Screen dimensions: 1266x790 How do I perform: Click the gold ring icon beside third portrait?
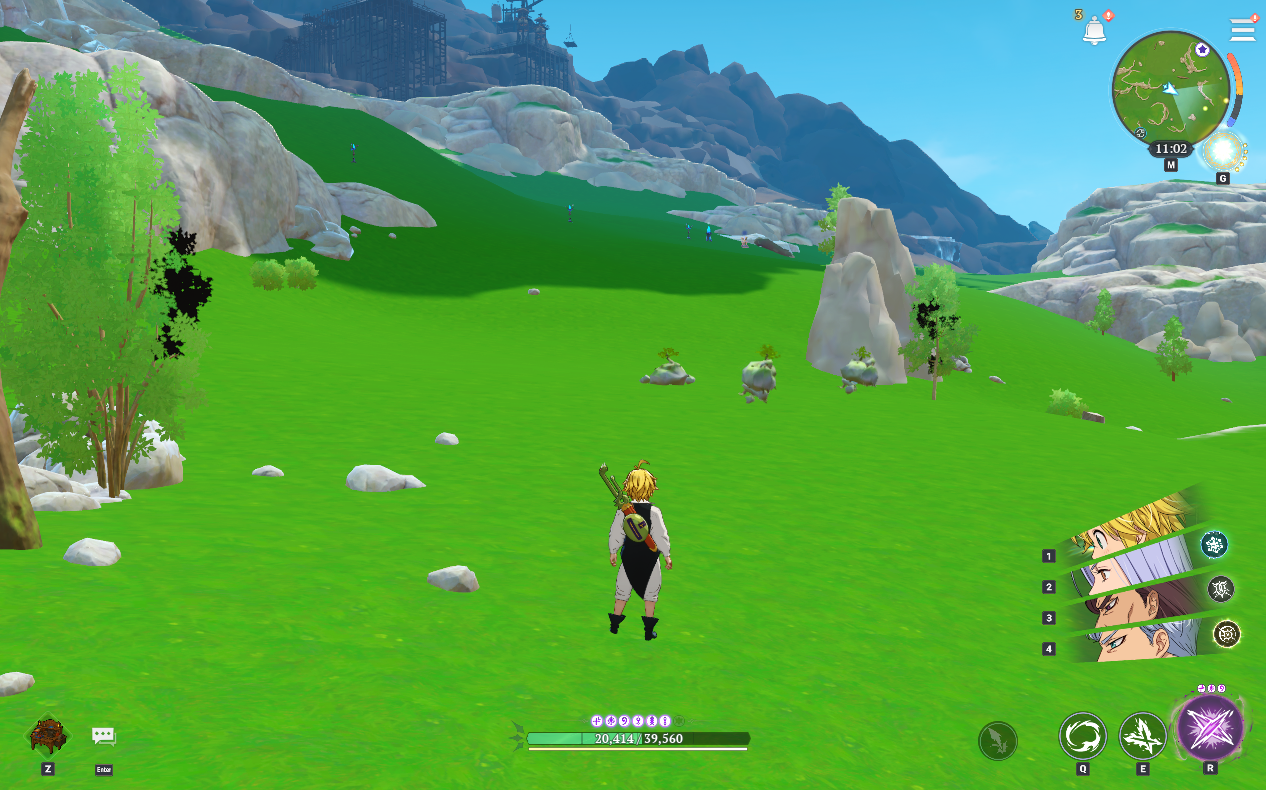(1227, 633)
